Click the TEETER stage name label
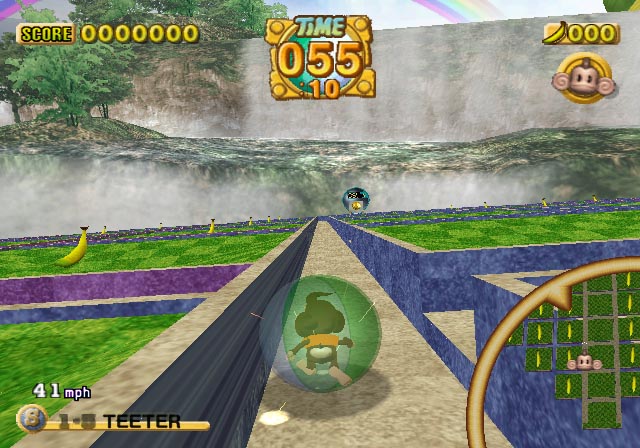This screenshot has width=640, height=448. 141,421
